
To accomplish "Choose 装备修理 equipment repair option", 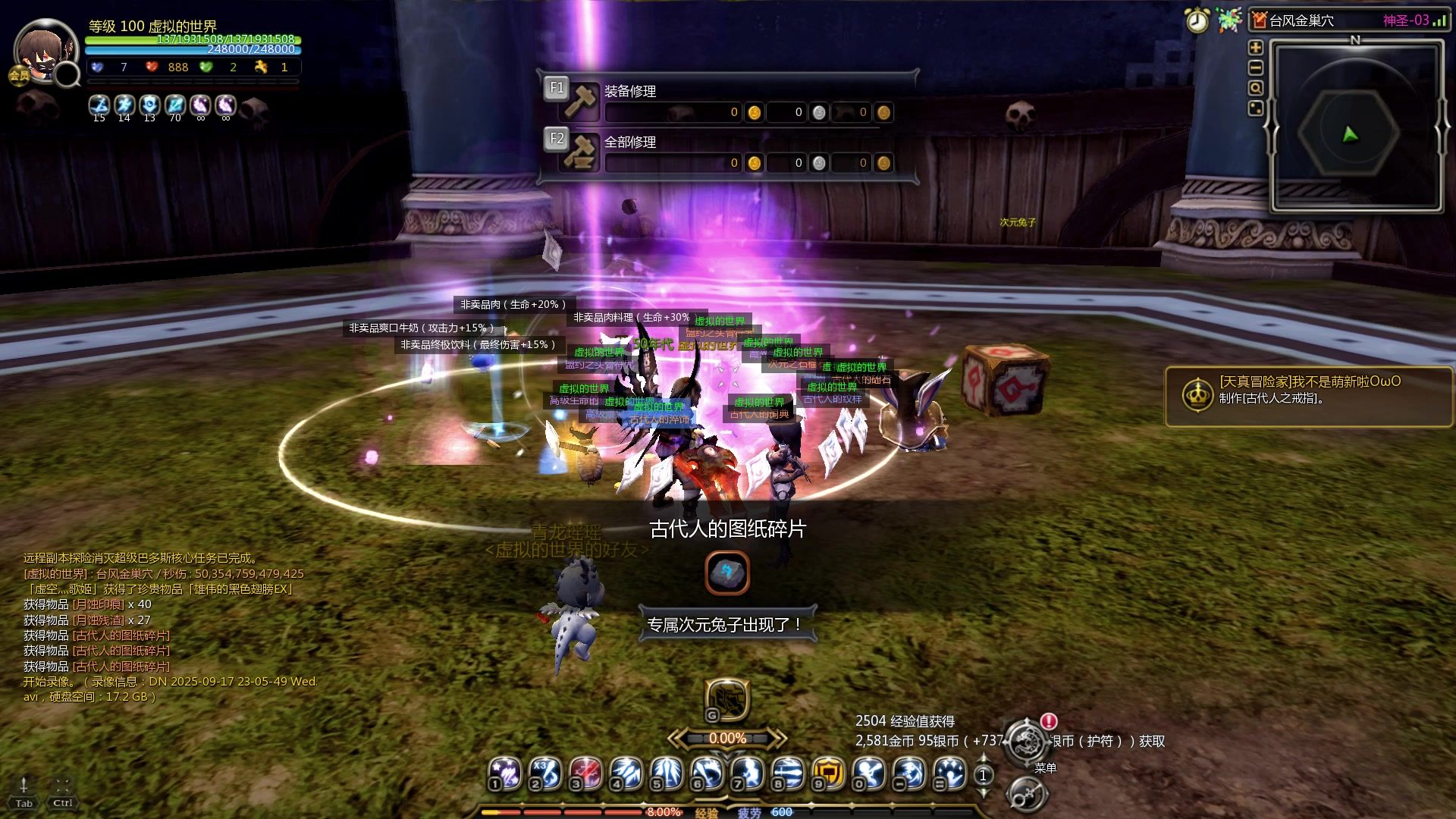I will (629, 92).
